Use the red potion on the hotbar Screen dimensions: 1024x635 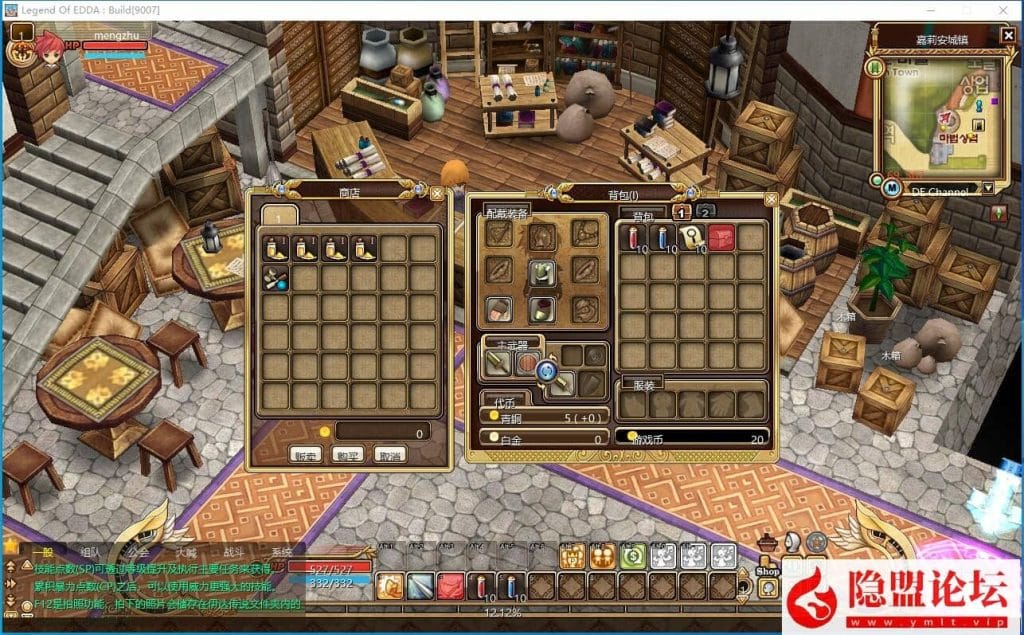coord(482,587)
